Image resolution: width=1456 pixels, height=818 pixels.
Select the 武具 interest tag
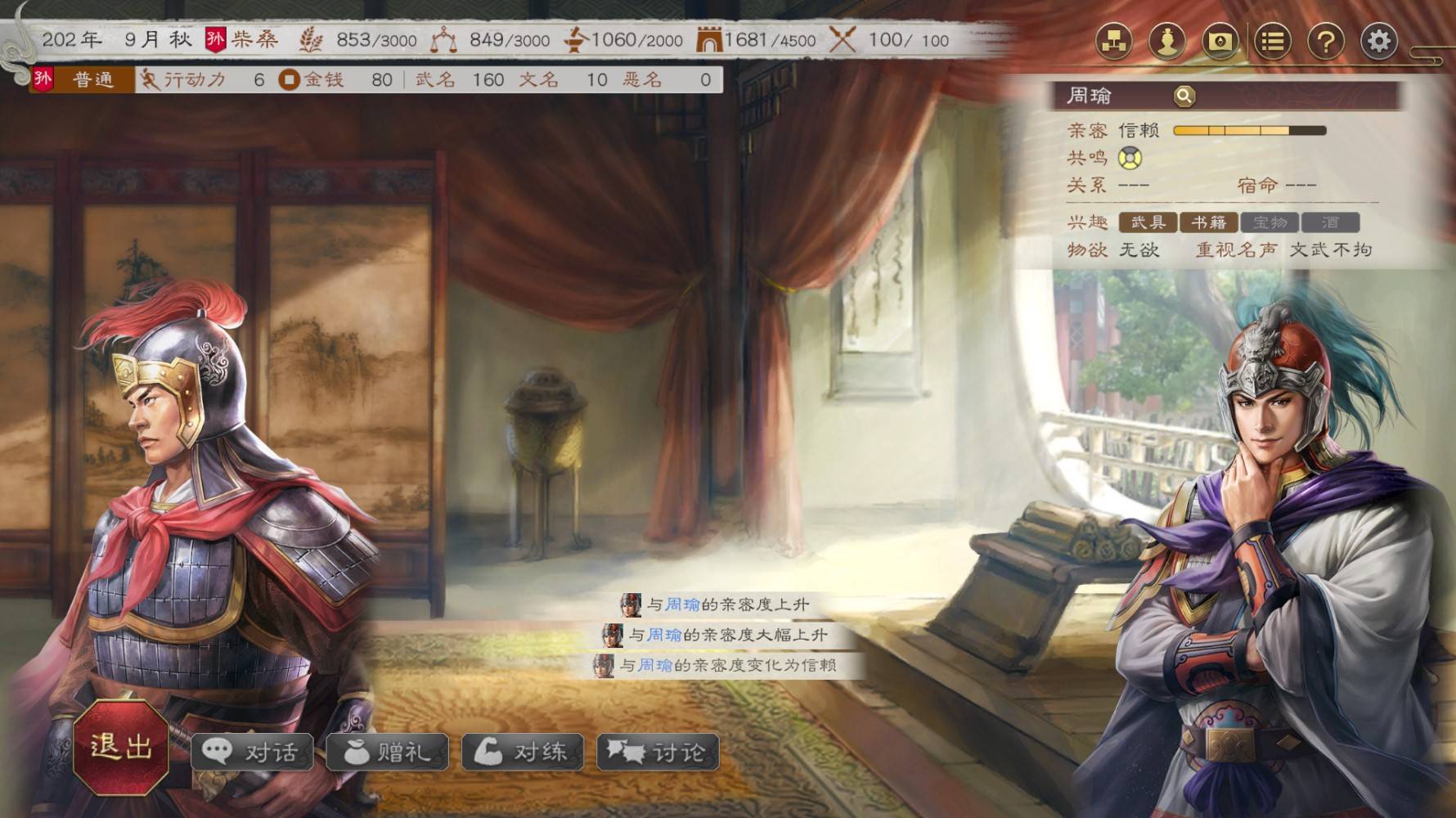(1148, 222)
